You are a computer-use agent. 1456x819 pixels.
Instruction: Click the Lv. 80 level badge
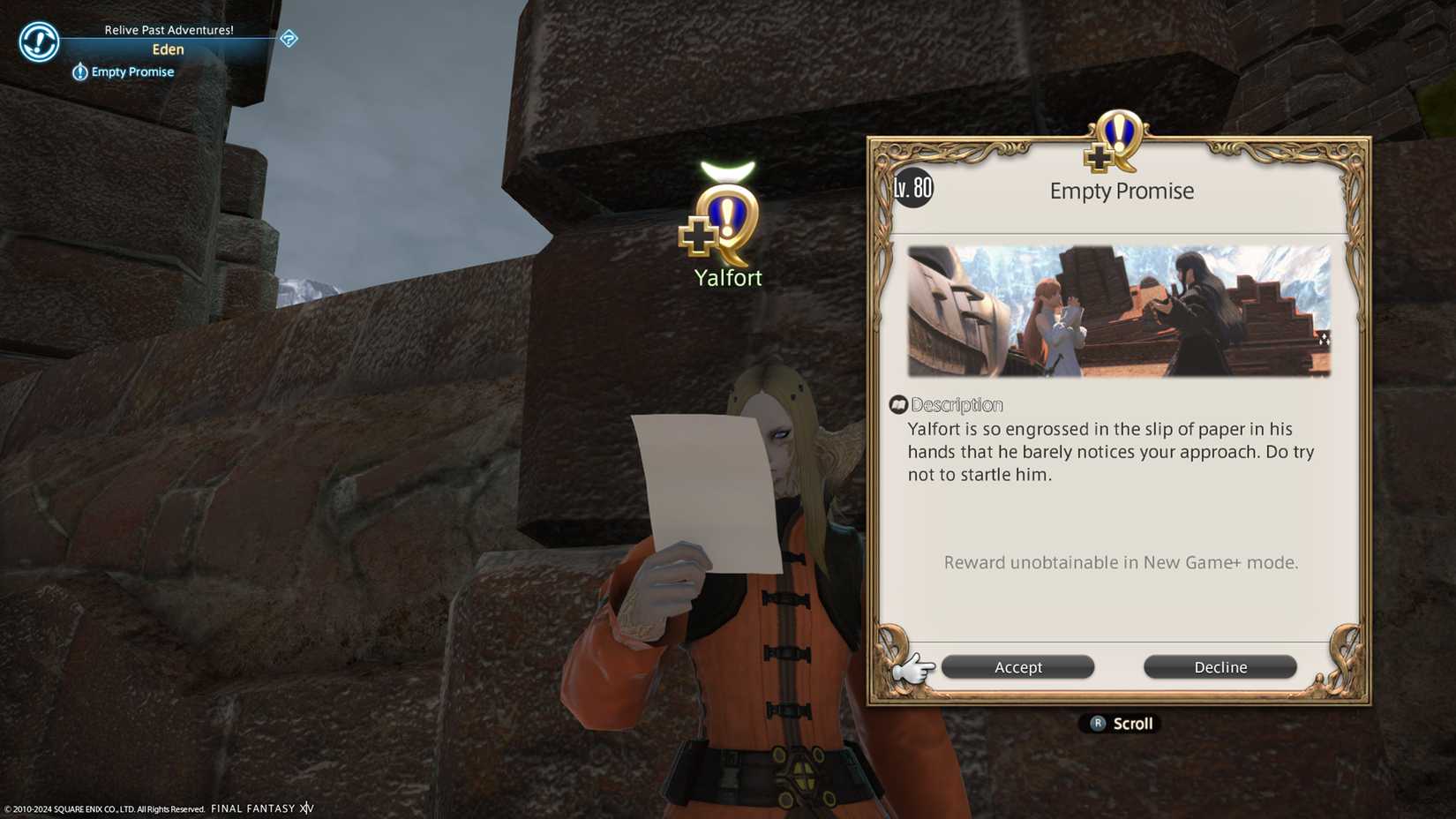[912, 187]
